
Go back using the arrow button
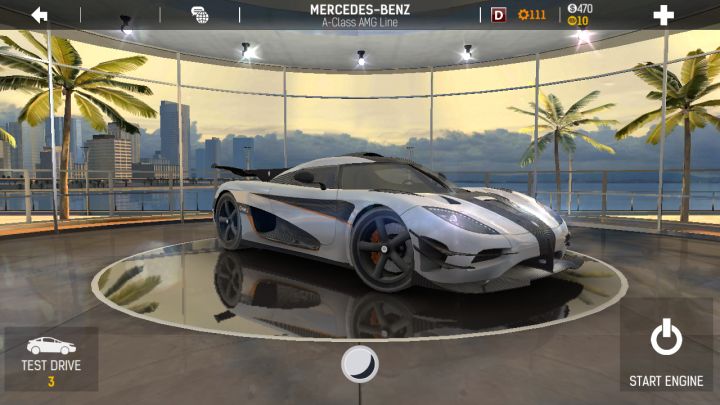coord(40,15)
